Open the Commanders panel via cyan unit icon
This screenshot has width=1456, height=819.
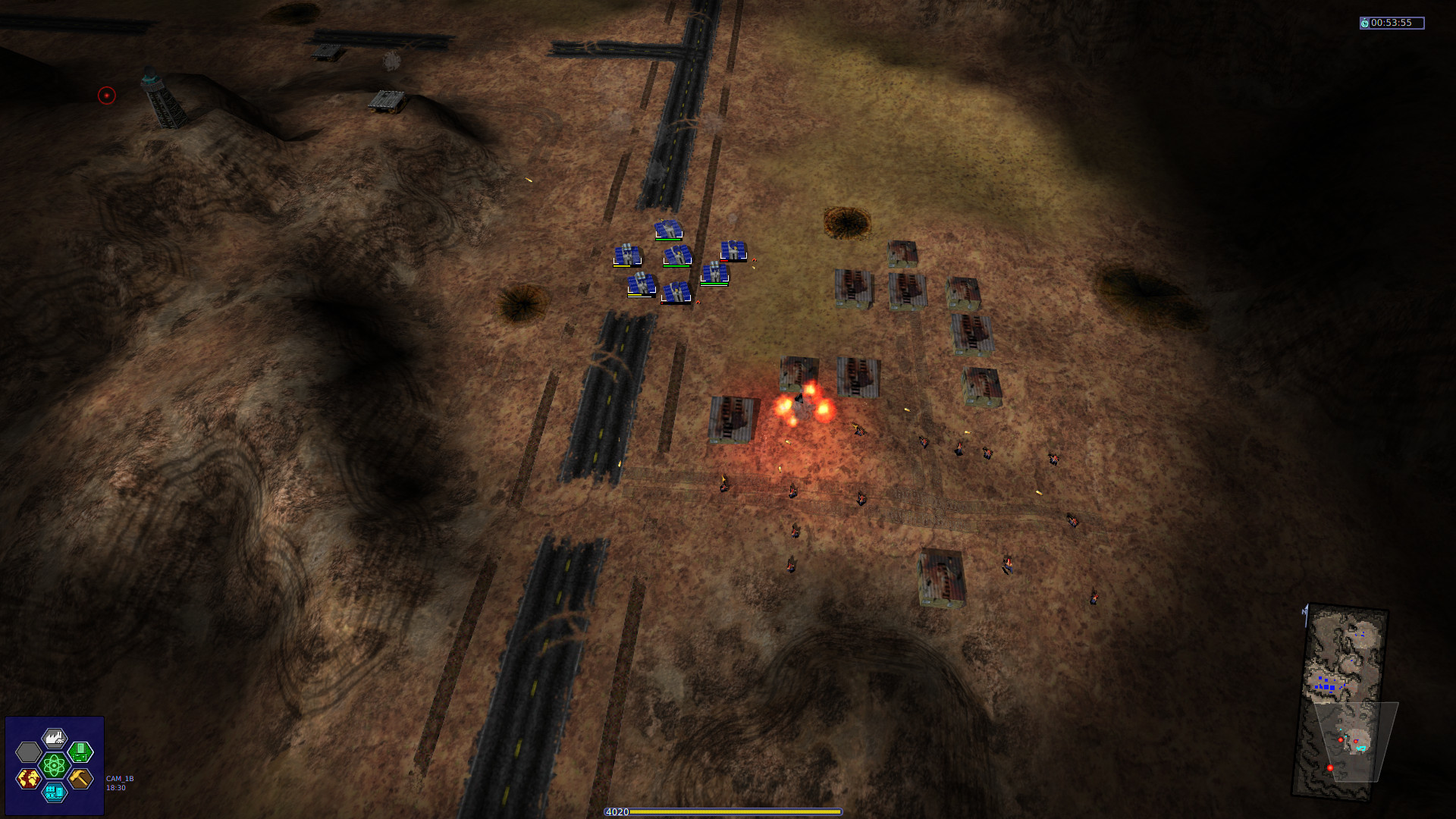54,792
